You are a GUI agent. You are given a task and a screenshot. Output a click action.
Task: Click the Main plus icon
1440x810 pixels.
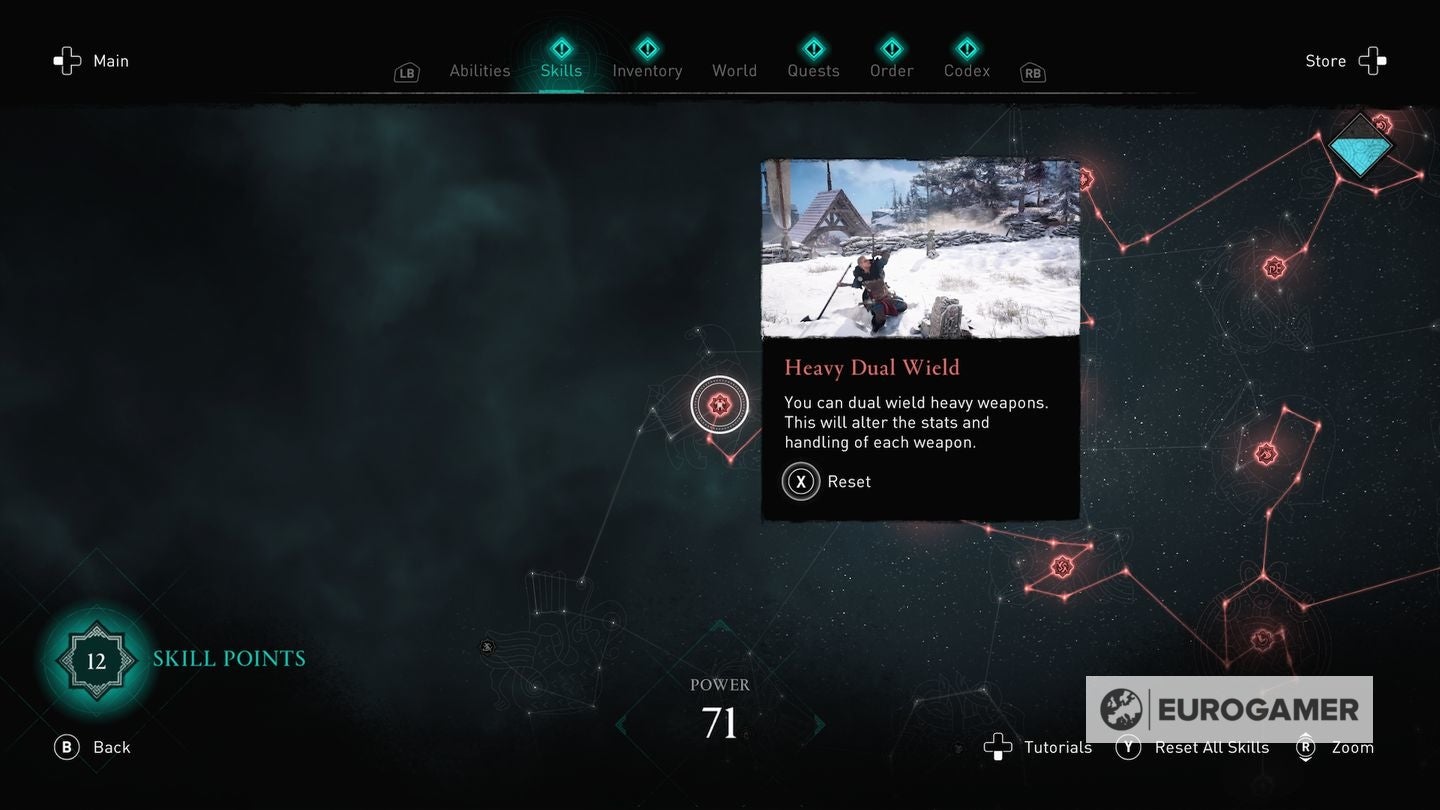67,60
